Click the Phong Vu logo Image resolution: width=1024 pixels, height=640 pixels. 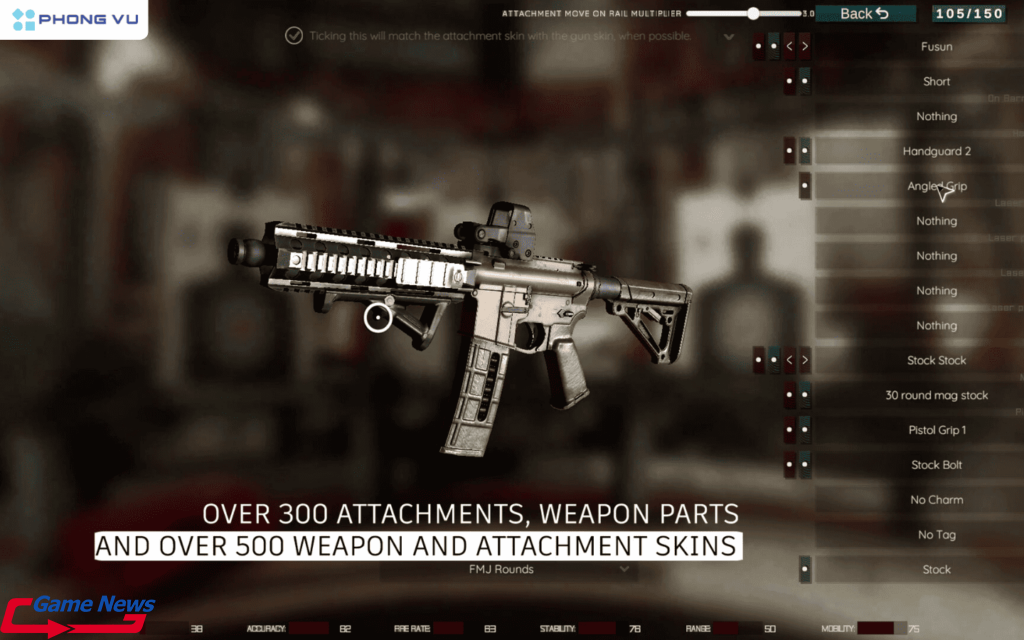74,19
